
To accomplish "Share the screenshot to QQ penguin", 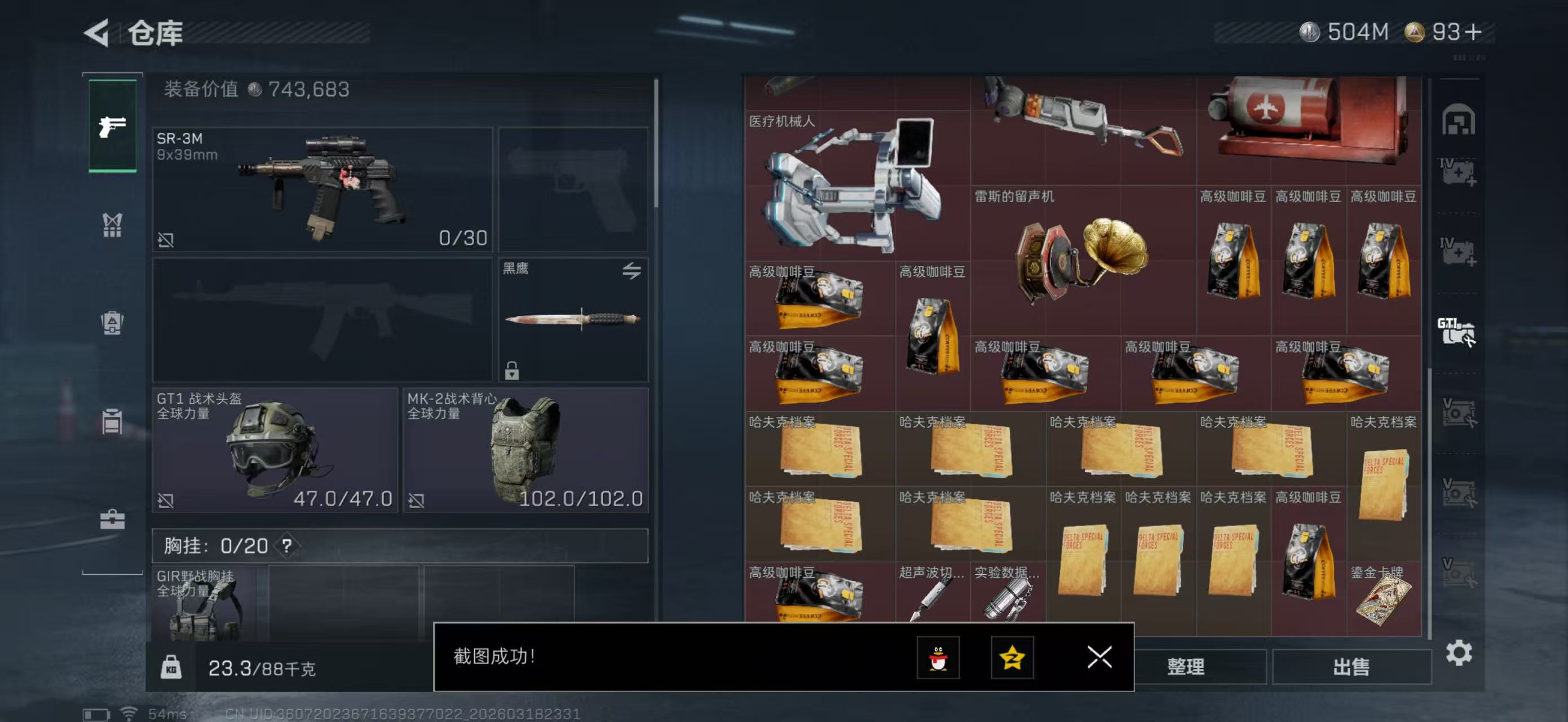I will [938, 657].
